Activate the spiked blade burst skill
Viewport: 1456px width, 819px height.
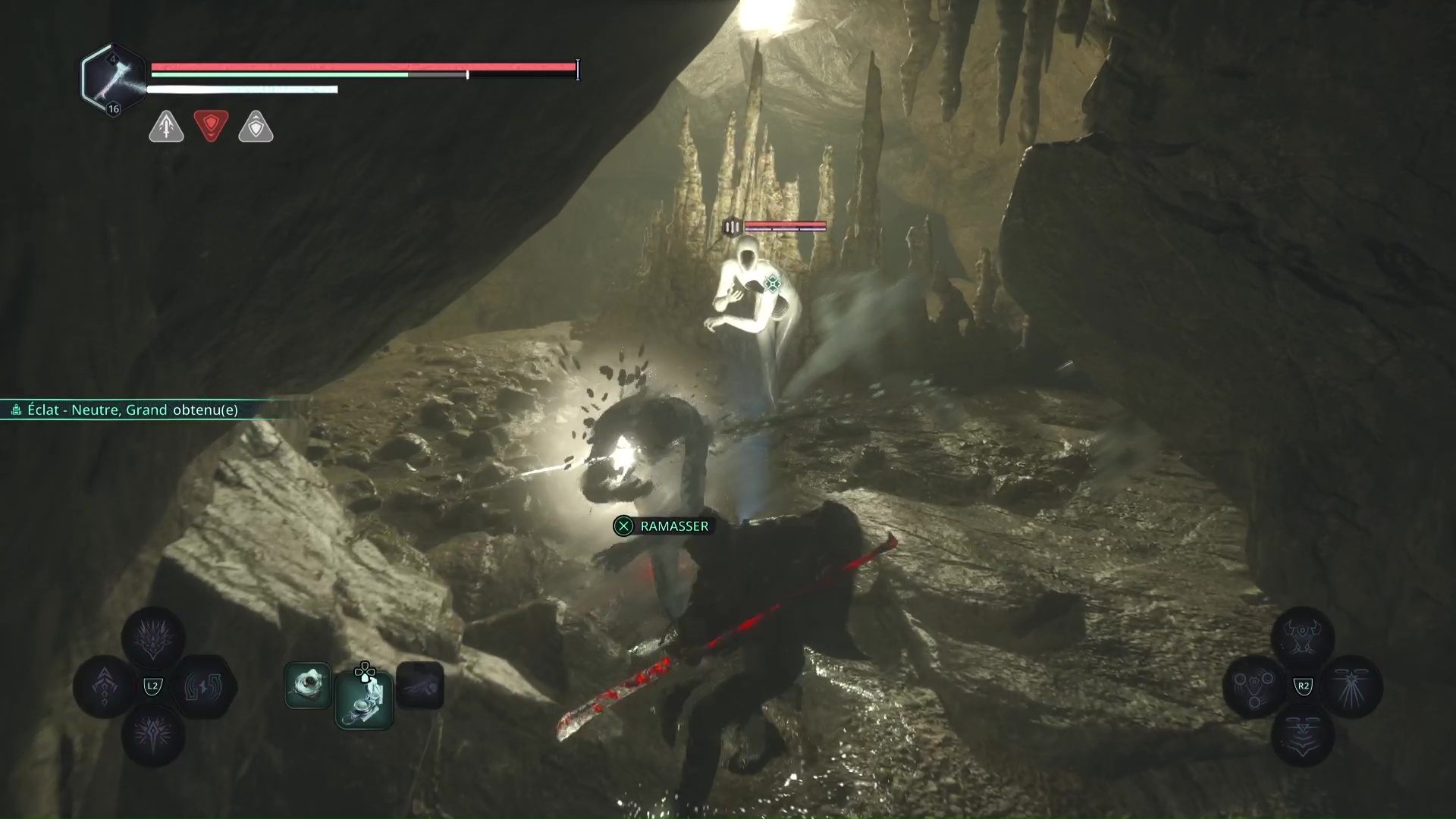(153, 734)
